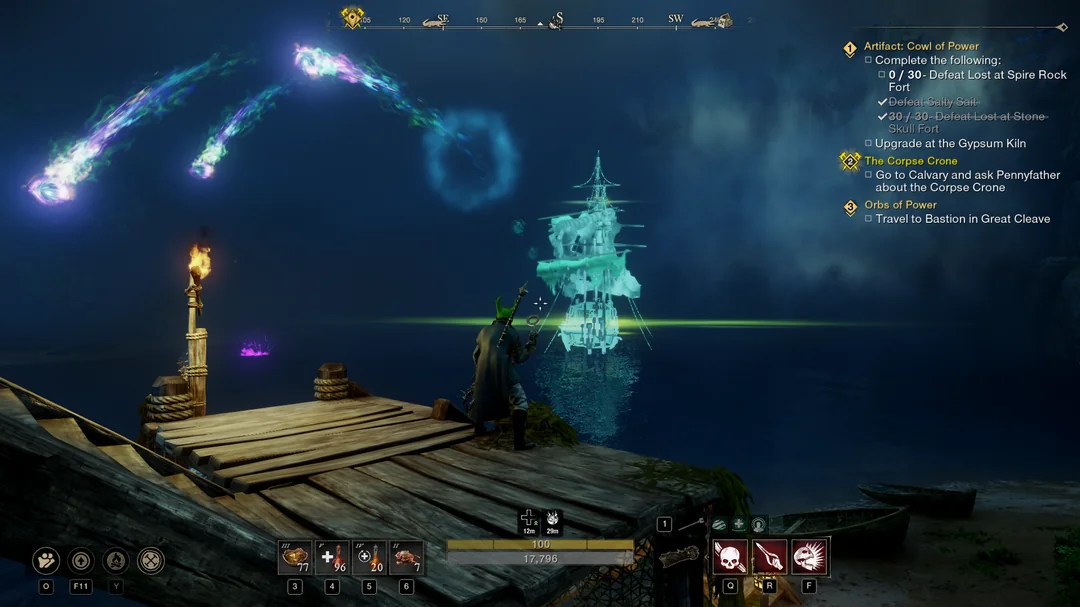Click the quest marker on the compass
1080x607 pixels.
[x=352, y=18]
